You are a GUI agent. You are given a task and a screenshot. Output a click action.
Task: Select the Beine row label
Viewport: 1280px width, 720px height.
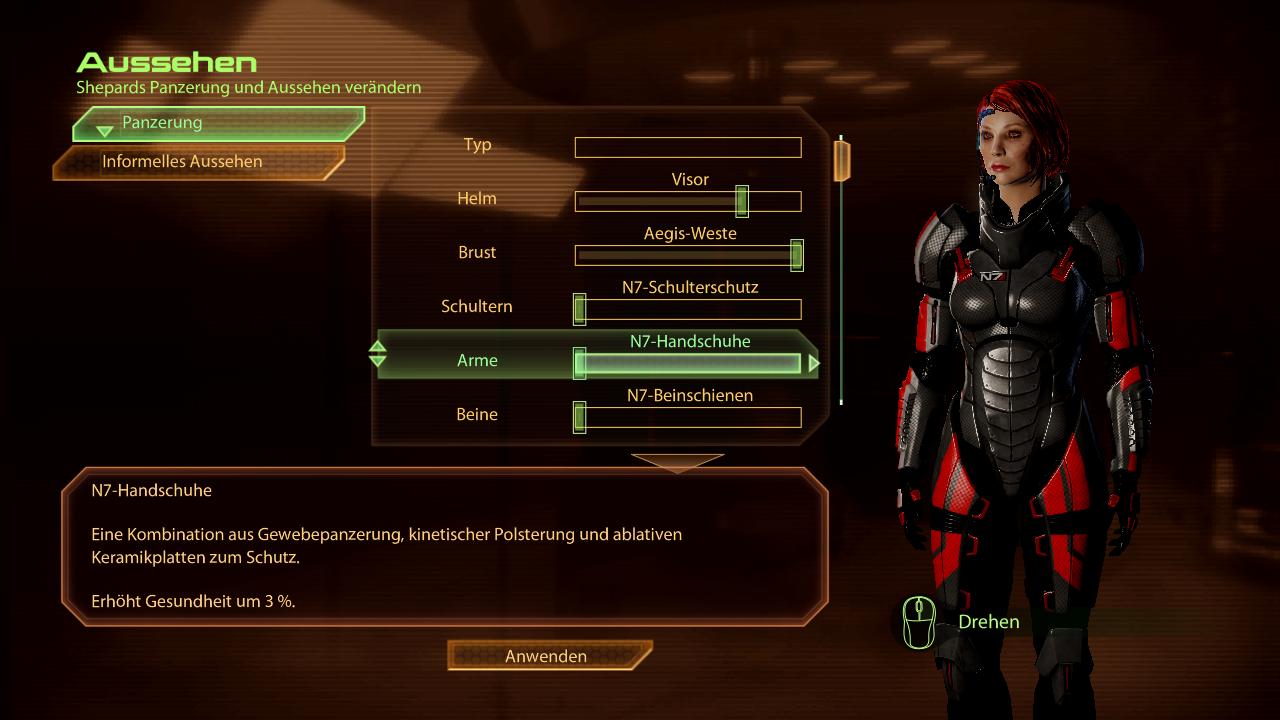click(x=477, y=415)
